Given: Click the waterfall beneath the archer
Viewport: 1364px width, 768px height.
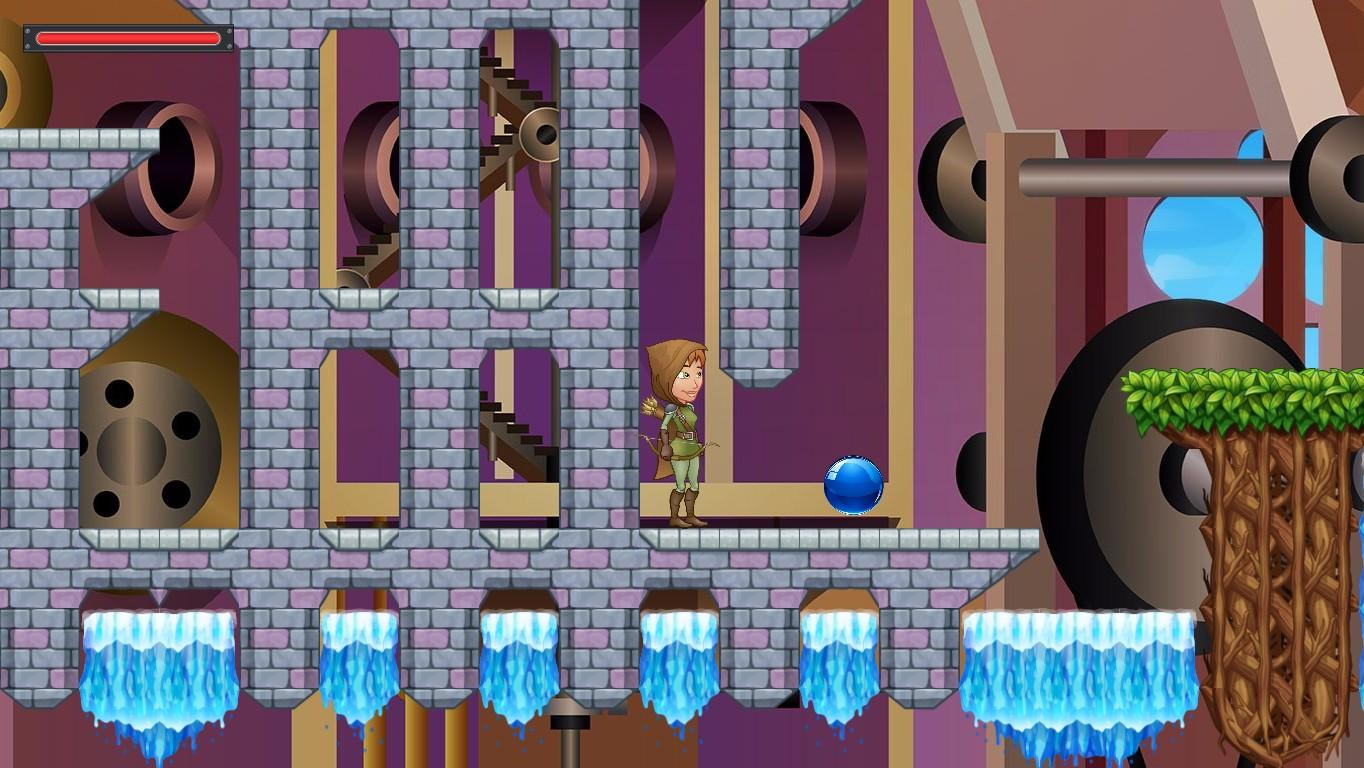Looking at the screenshot, I should (677, 660).
